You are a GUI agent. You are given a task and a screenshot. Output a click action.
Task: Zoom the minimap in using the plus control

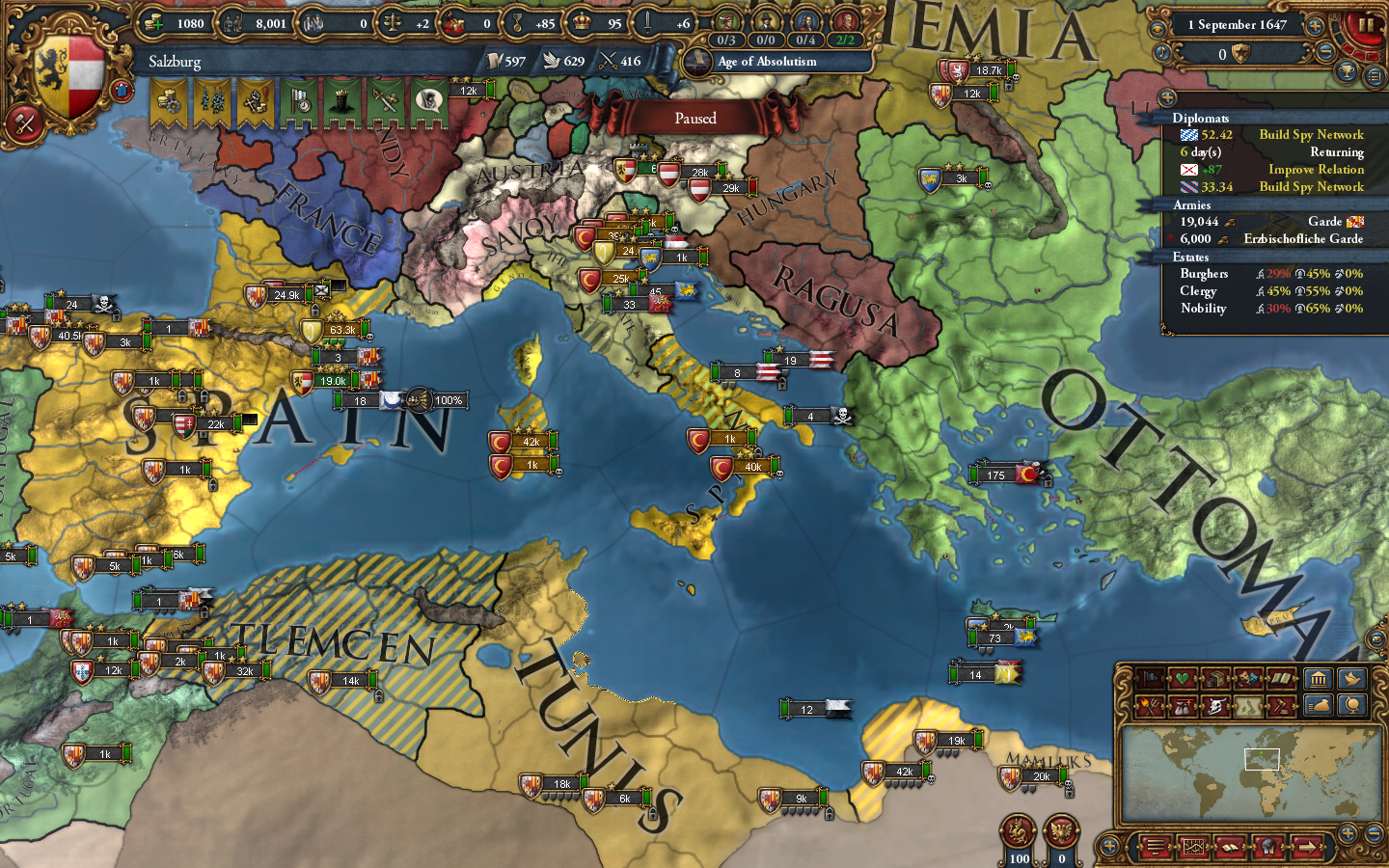coord(1347,832)
